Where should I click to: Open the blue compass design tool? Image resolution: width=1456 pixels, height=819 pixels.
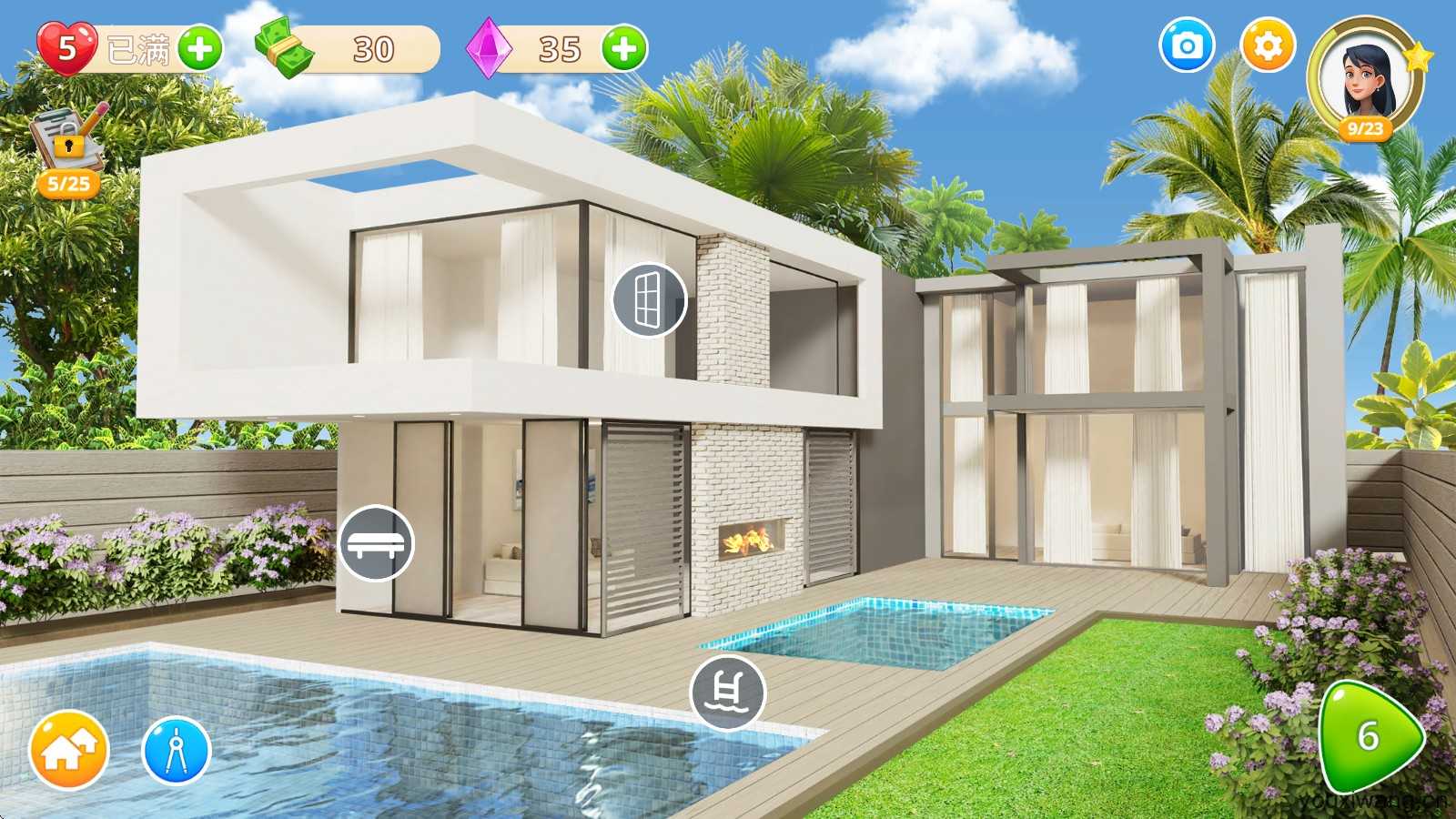click(177, 752)
